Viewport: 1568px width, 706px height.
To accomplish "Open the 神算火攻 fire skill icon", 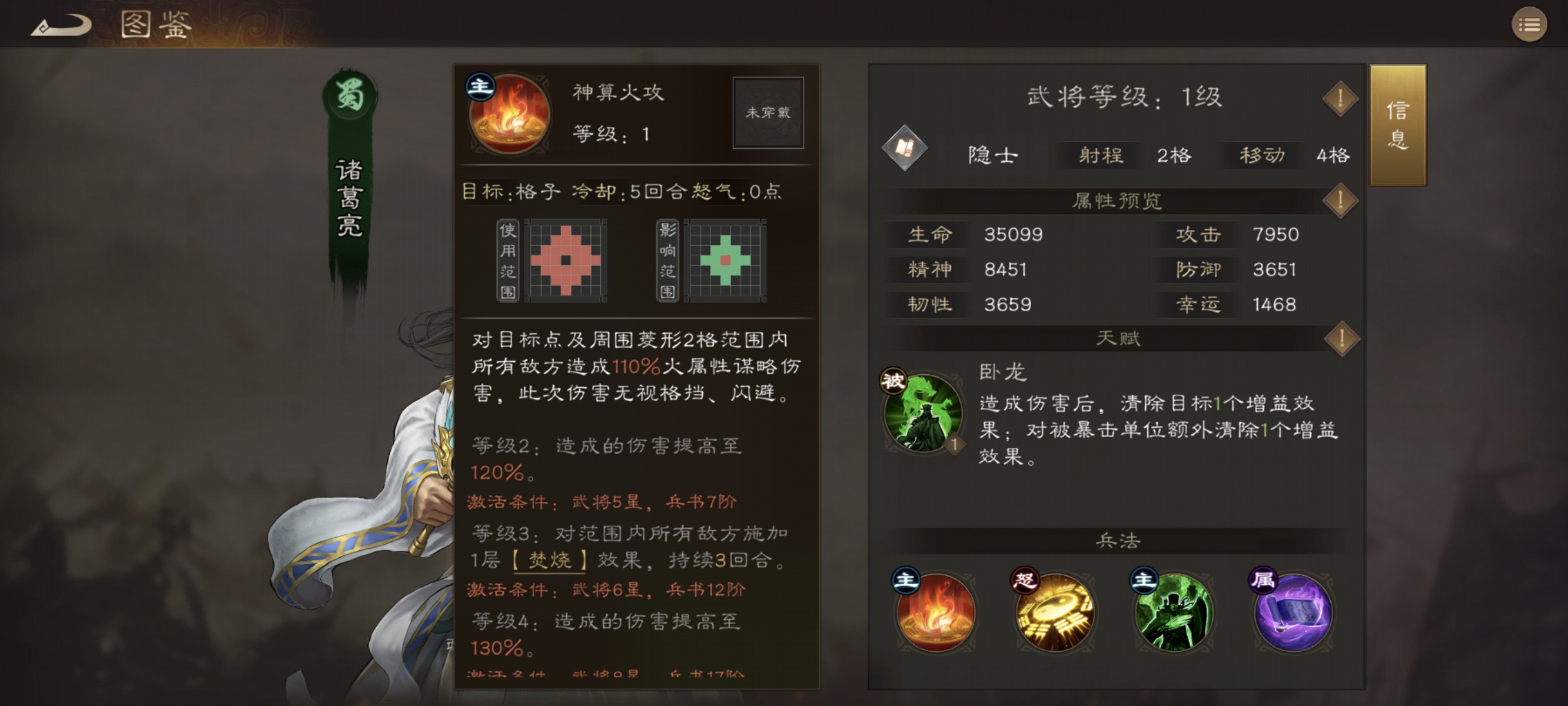I will tap(510, 116).
